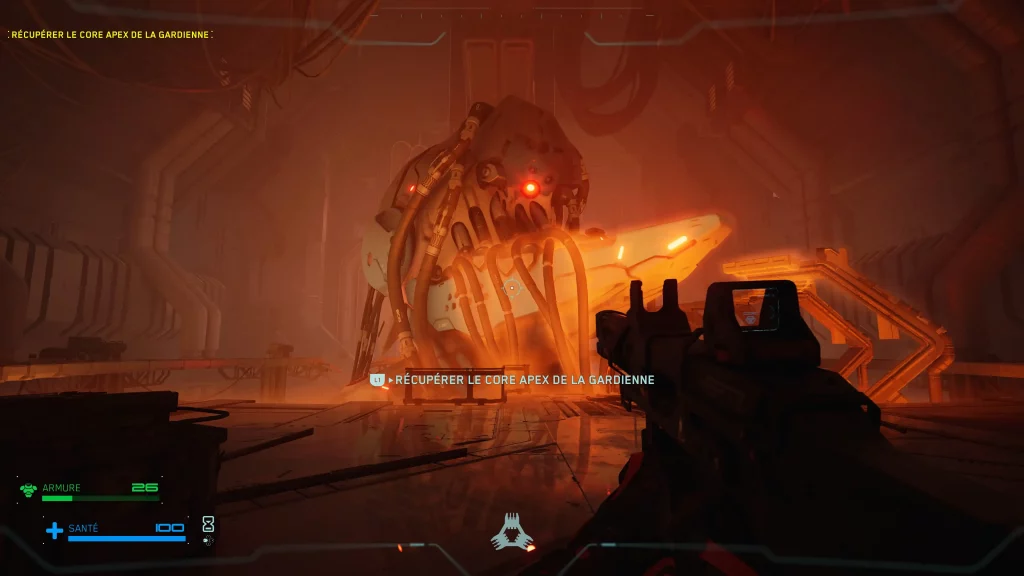Click the blue cross health icon

click(54, 530)
